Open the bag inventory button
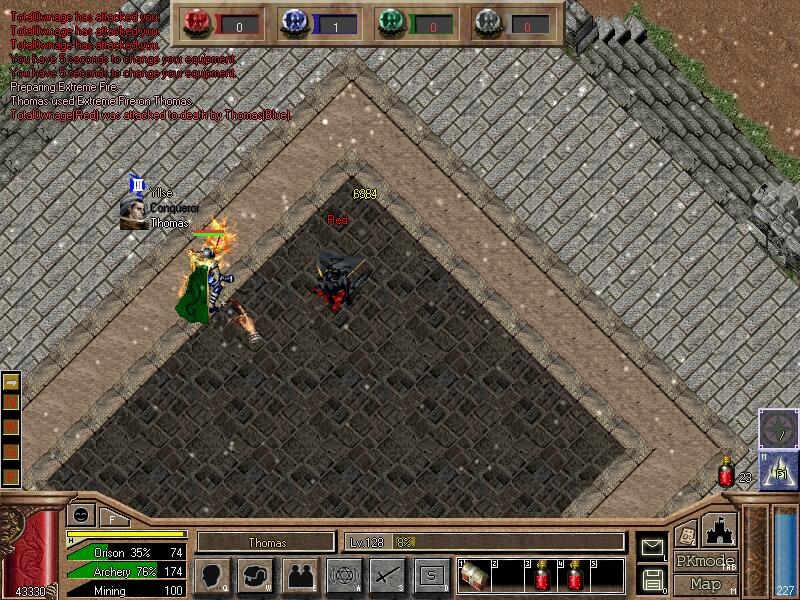Viewport: 800px width, 600px height. [x=255, y=575]
